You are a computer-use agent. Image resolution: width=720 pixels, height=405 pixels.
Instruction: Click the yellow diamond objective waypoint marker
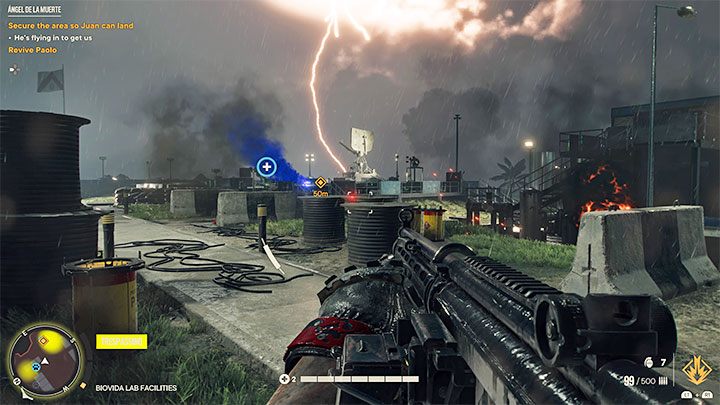pyautogui.click(x=320, y=183)
